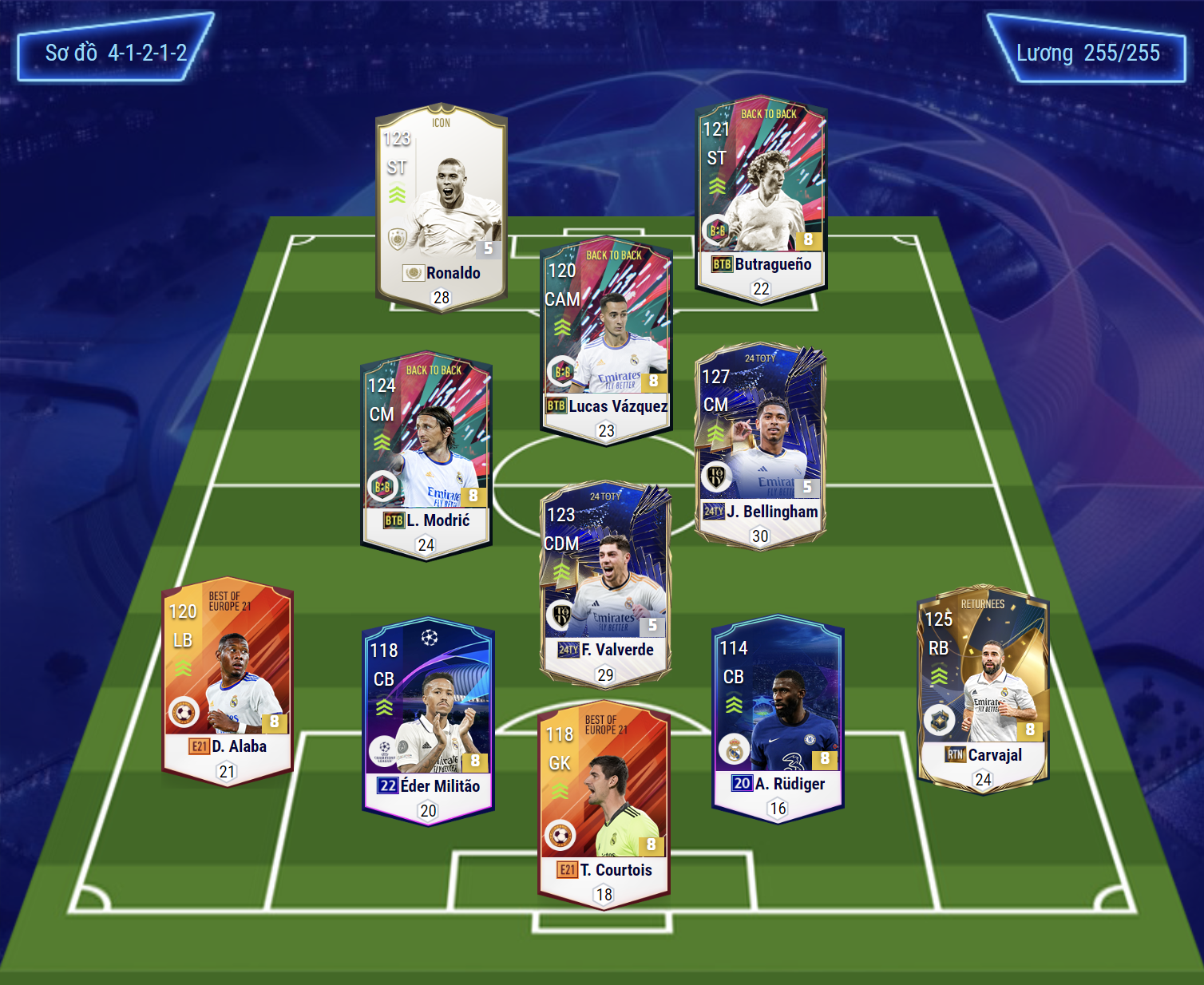Open the 4-1-2-1-2 formation selector
The height and width of the screenshot is (985, 1204).
pyautogui.click(x=116, y=53)
